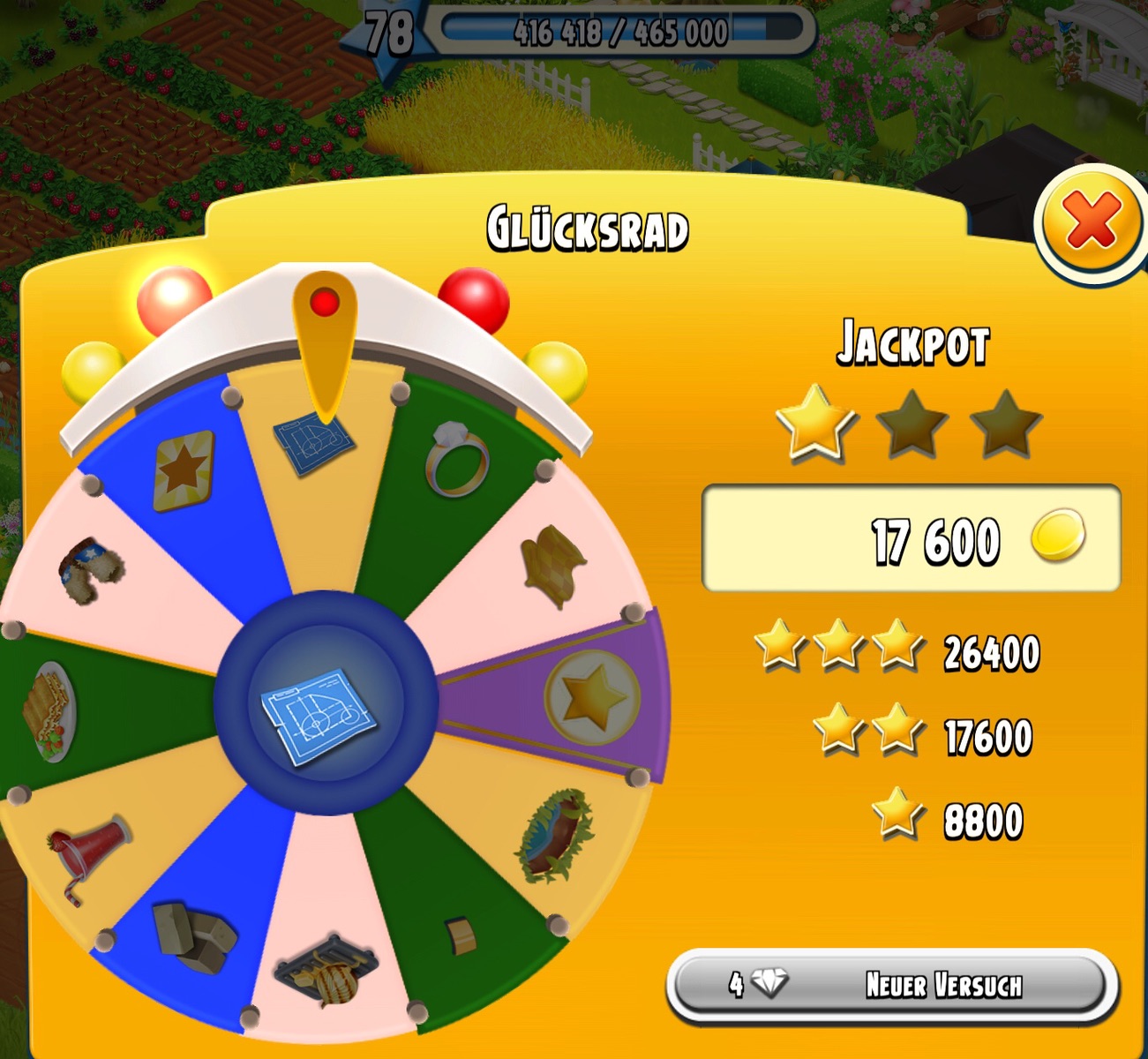Viewport: 1148px width, 1059px height.
Task: Close the Glücksrad window
Action: tap(1092, 222)
